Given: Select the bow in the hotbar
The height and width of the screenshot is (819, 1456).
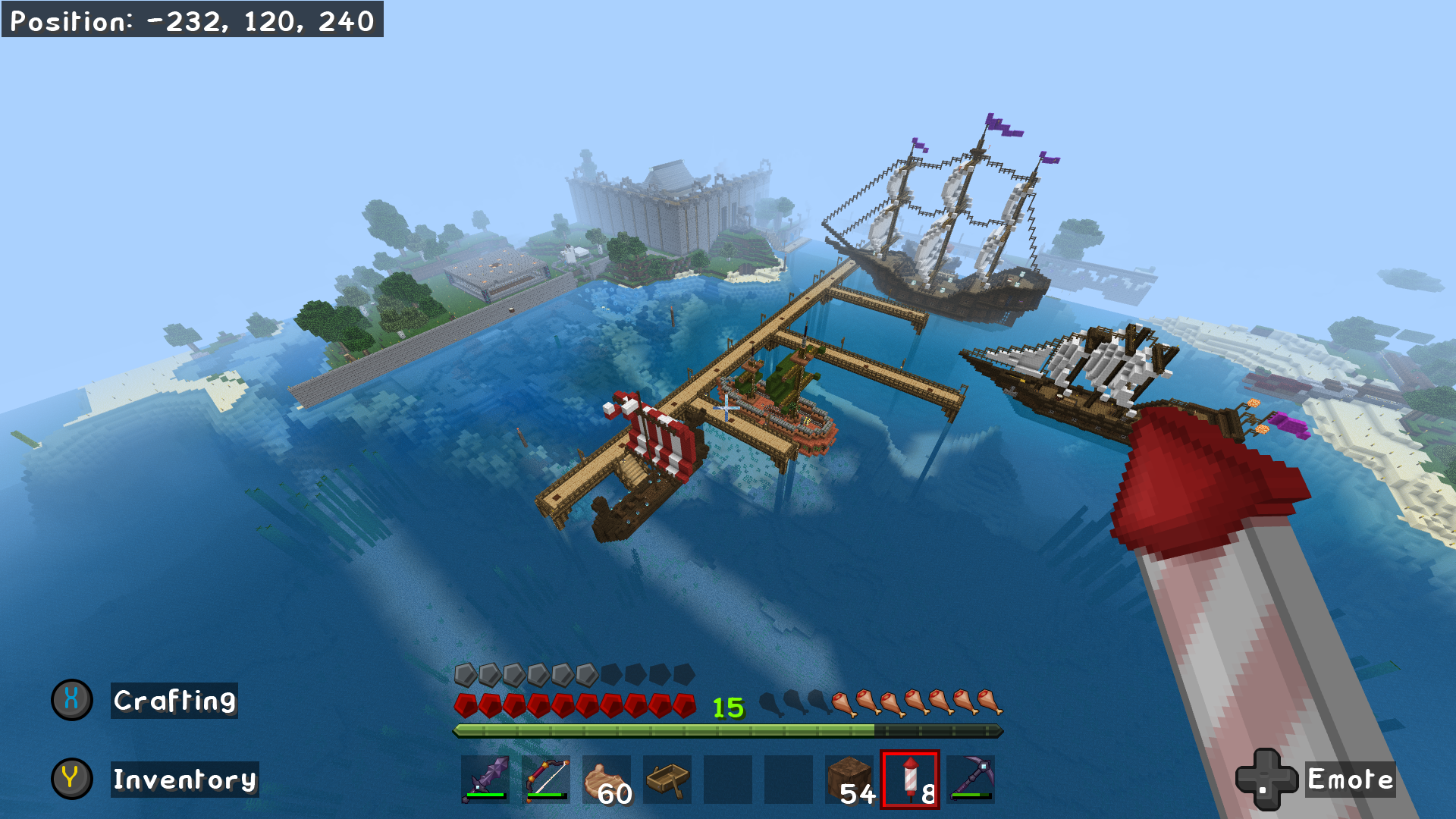Looking at the screenshot, I should (546, 779).
